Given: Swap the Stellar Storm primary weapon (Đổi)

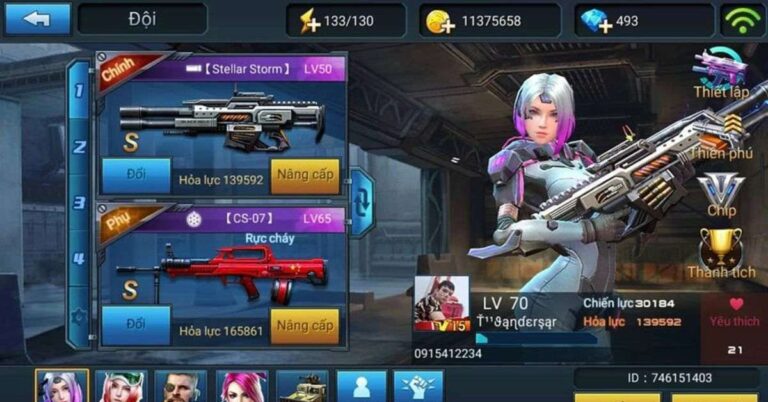Looking at the screenshot, I should tap(136, 175).
